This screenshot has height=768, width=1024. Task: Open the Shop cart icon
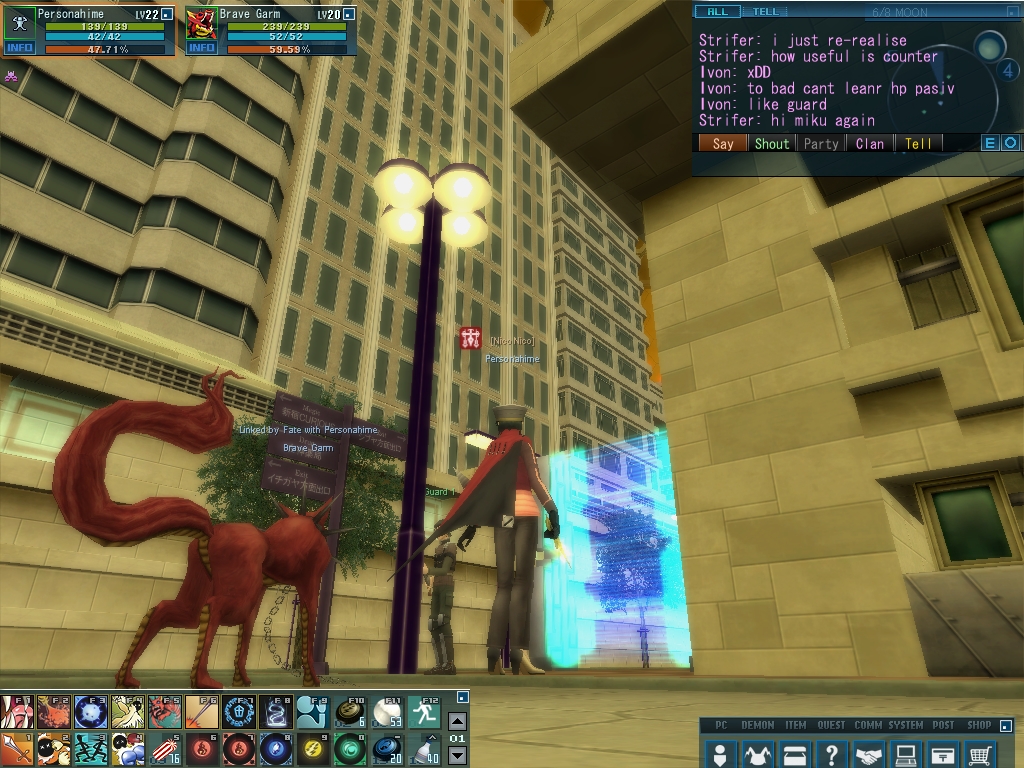pos(981,754)
